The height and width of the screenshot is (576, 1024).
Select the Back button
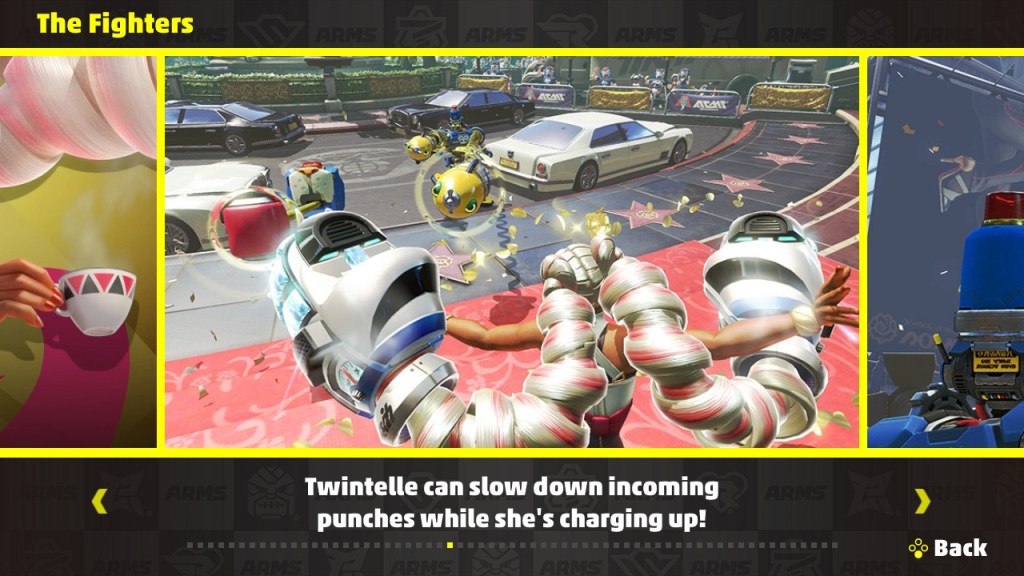pyautogui.click(x=948, y=548)
